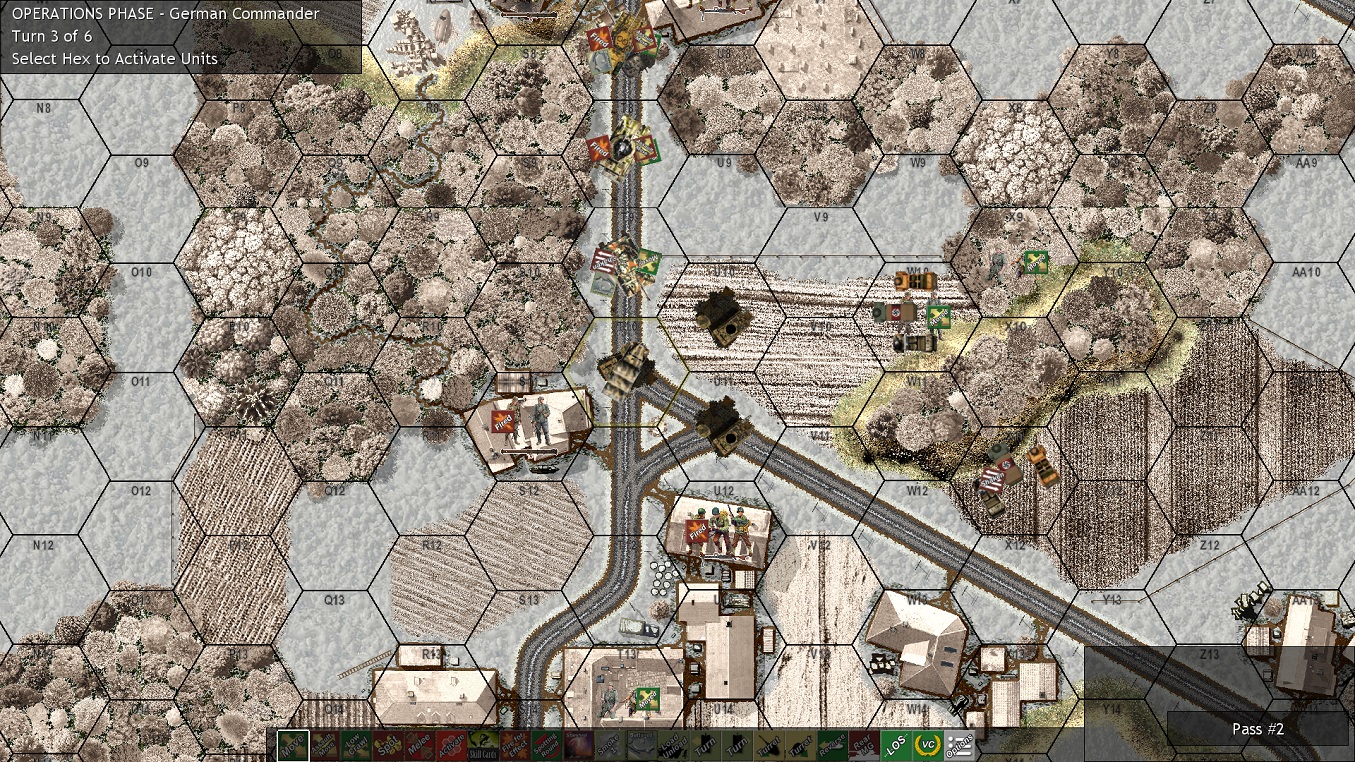Screen dimensions: 1355x762
Task: Select the Move command icon
Action: [295, 745]
